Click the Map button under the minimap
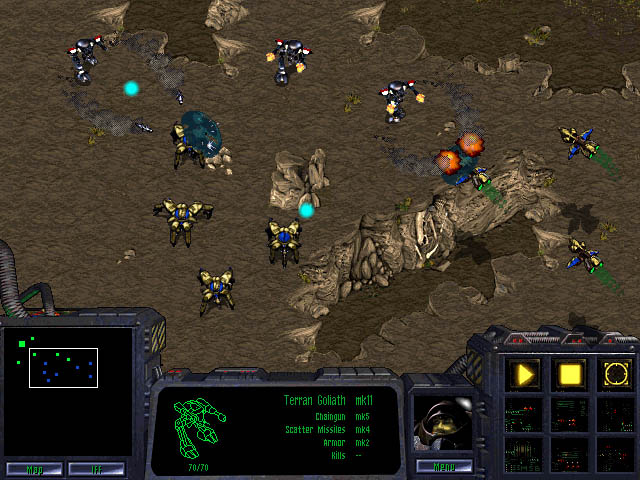The width and height of the screenshot is (640, 480). click(x=34, y=468)
